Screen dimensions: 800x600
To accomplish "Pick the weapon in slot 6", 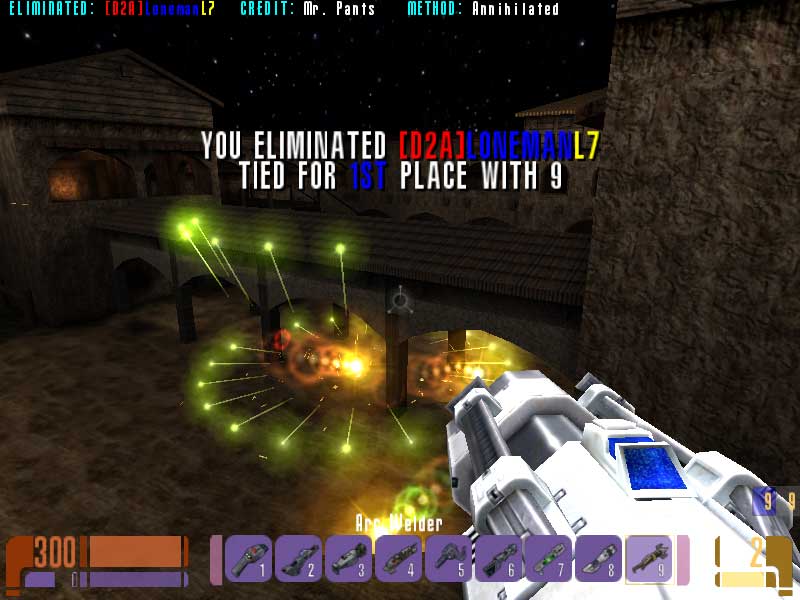I will [x=499, y=559].
